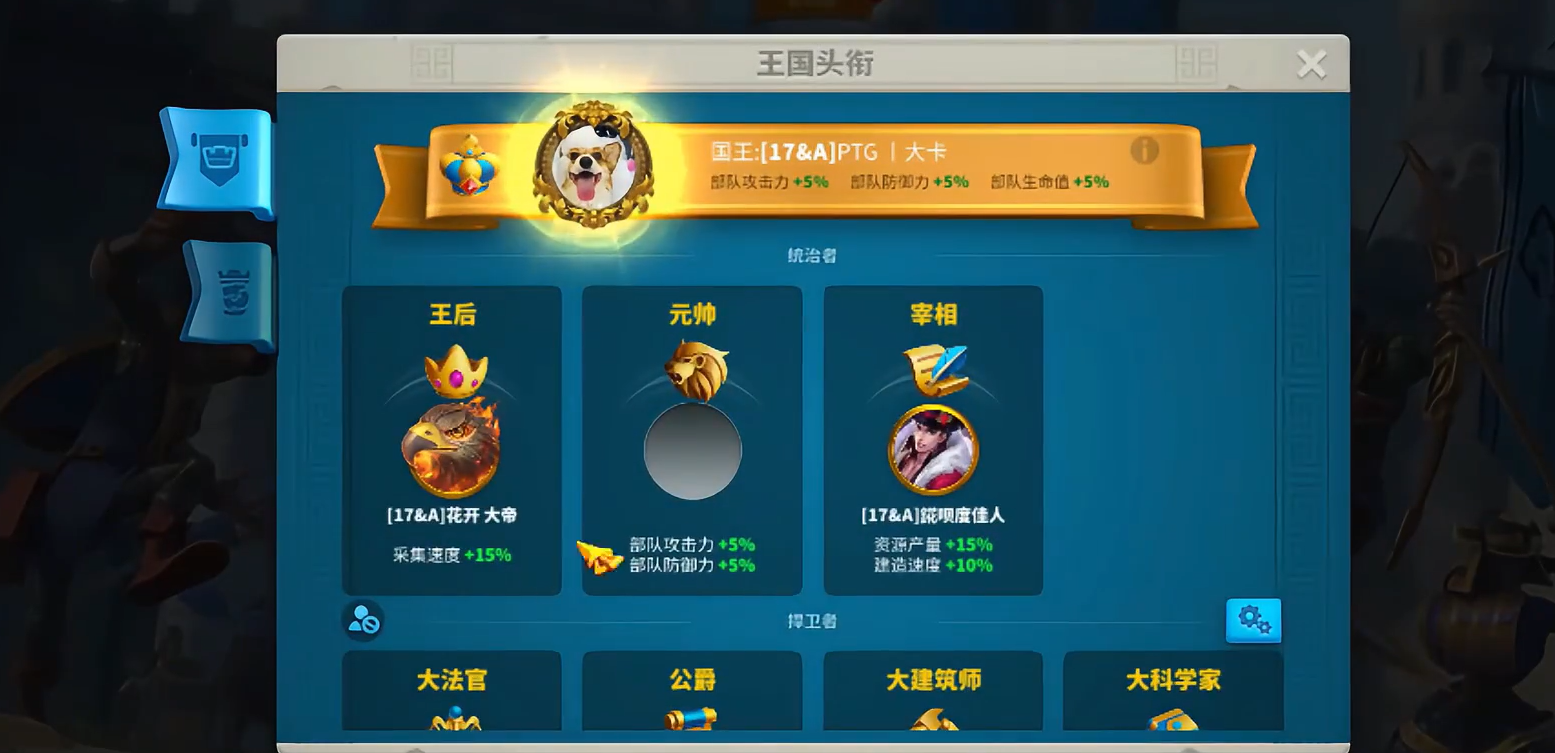Viewport: 1555px width, 753px height.
Task: Click the quill and scroll icon above 宰相
Action: (x=933, y=367)
